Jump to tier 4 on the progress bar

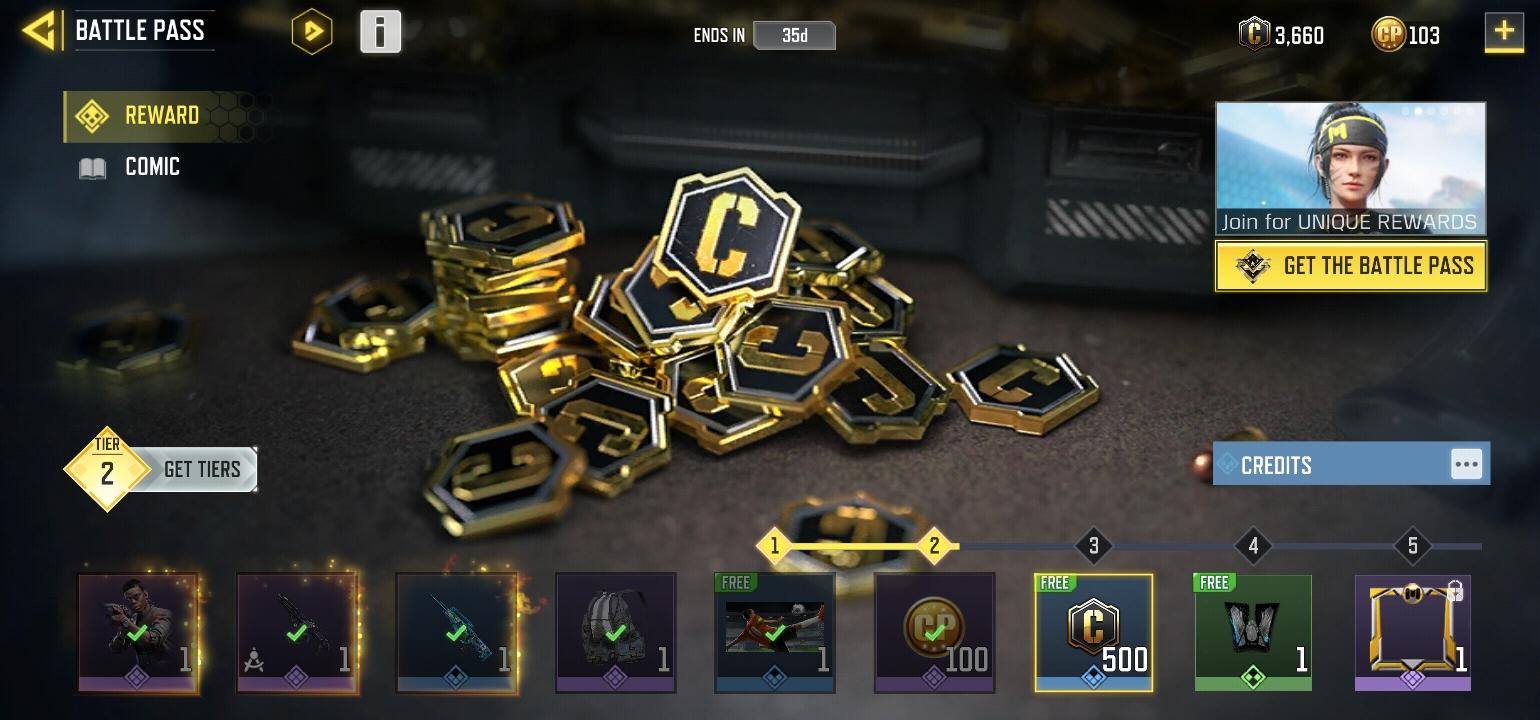pyautogui.click(x=1253, y=546)
